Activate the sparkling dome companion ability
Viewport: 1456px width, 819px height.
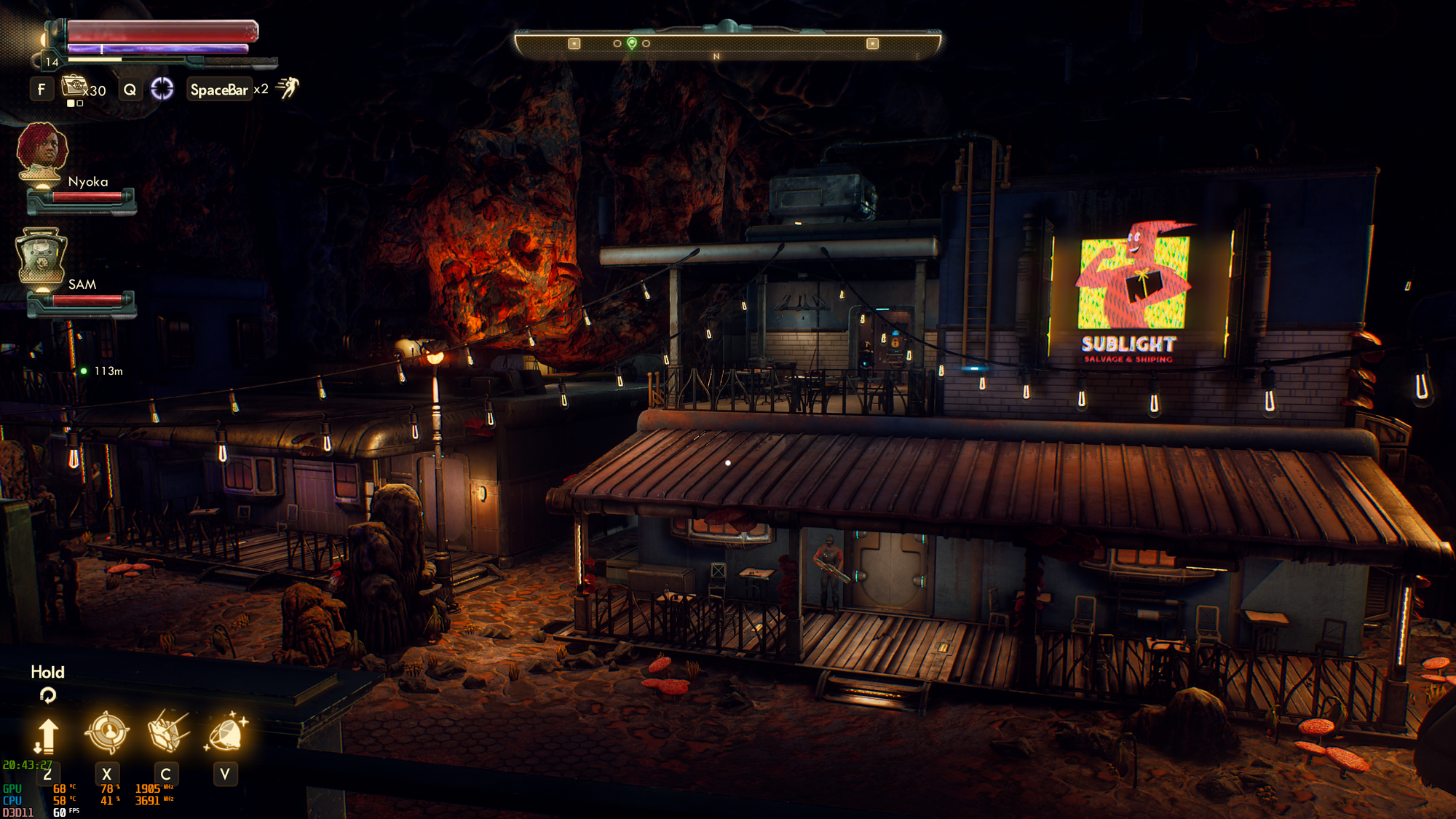click(x=226, y=732)
